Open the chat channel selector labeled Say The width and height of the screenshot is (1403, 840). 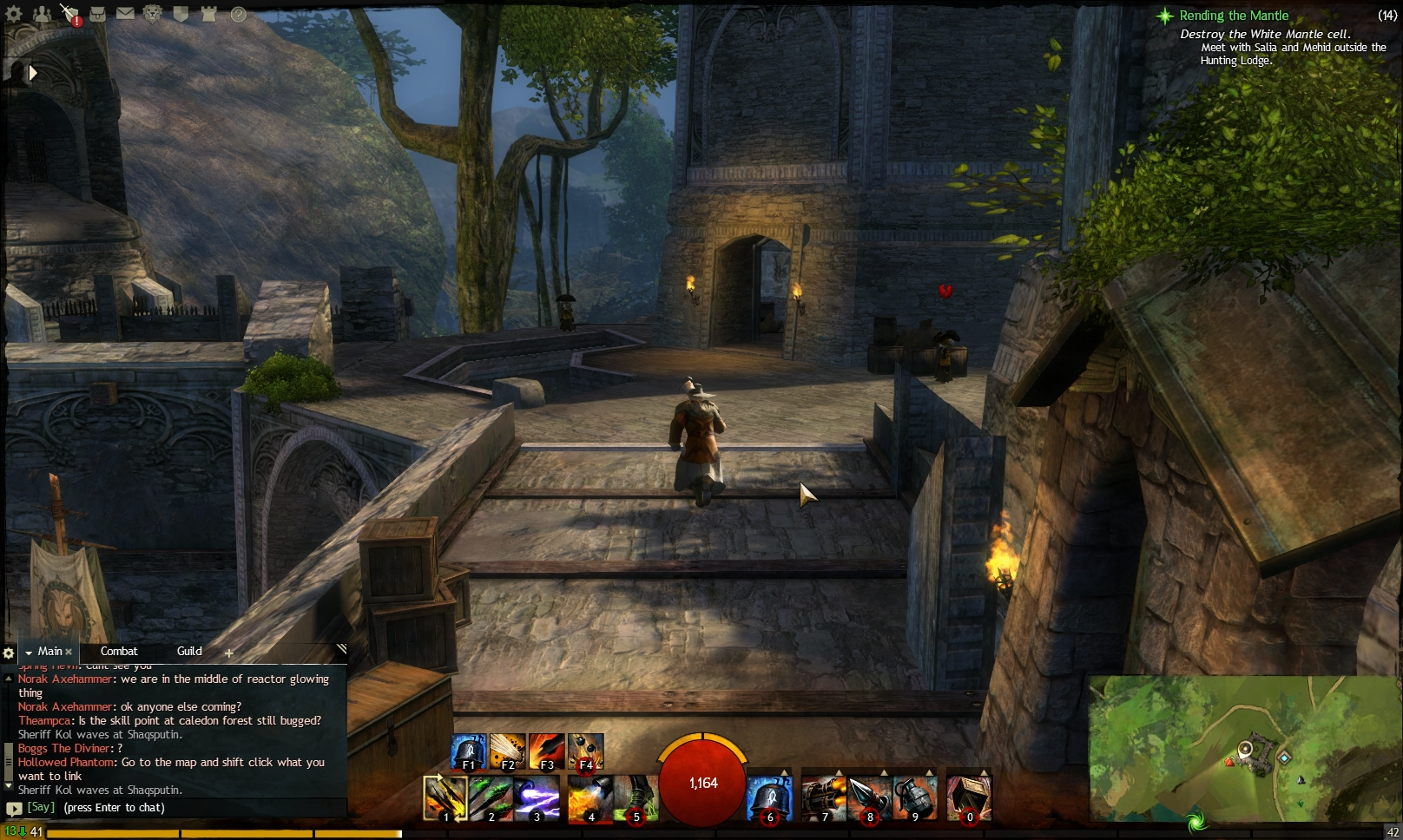(39, 807)
